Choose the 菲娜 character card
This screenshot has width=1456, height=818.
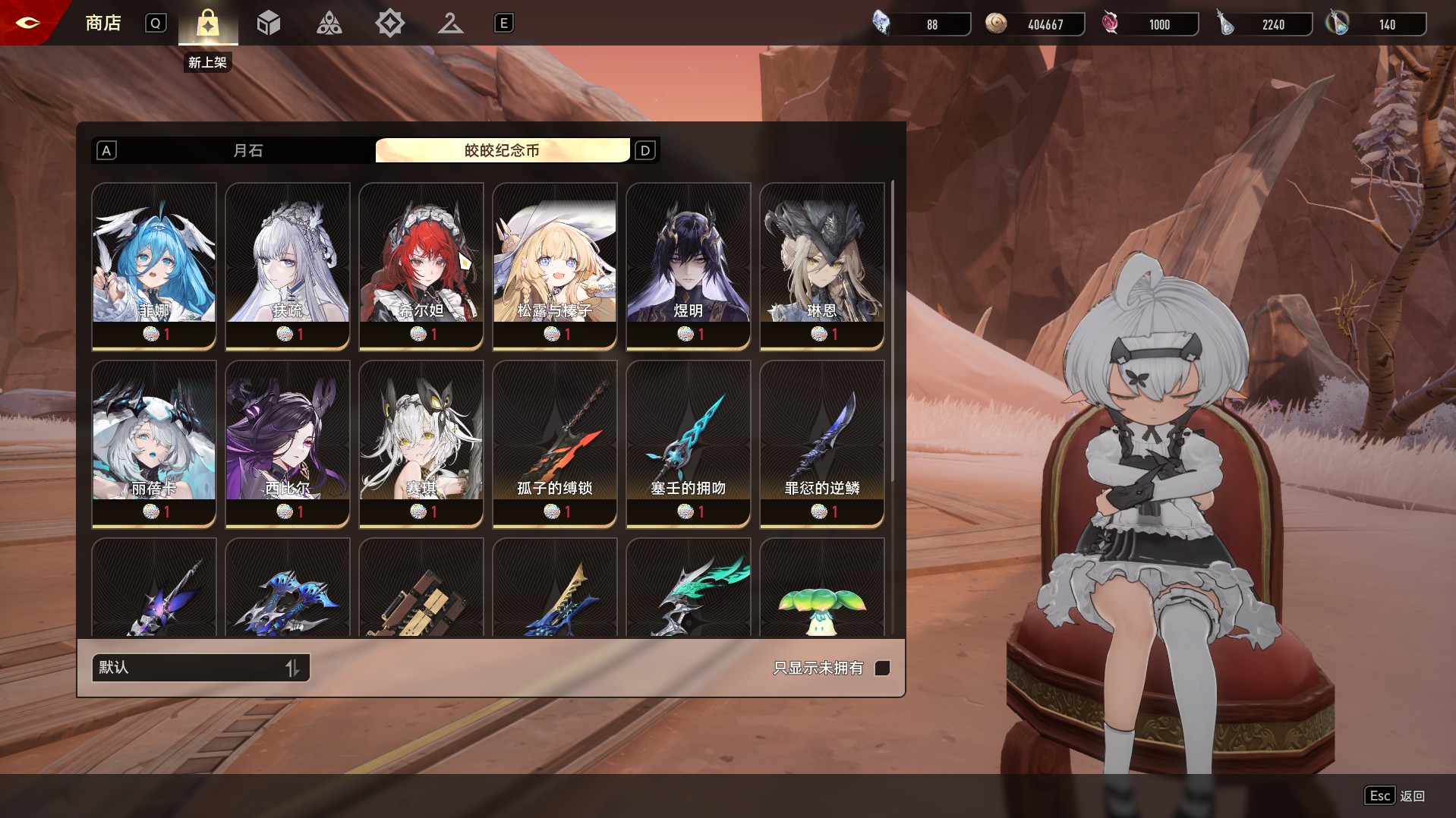[154, 266]
